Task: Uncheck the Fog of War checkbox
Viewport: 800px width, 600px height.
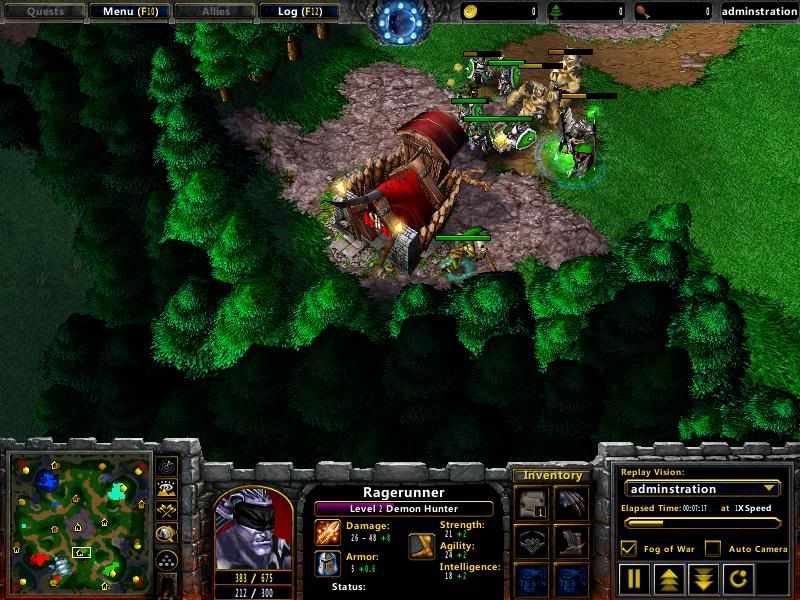Action: point(629,548)
